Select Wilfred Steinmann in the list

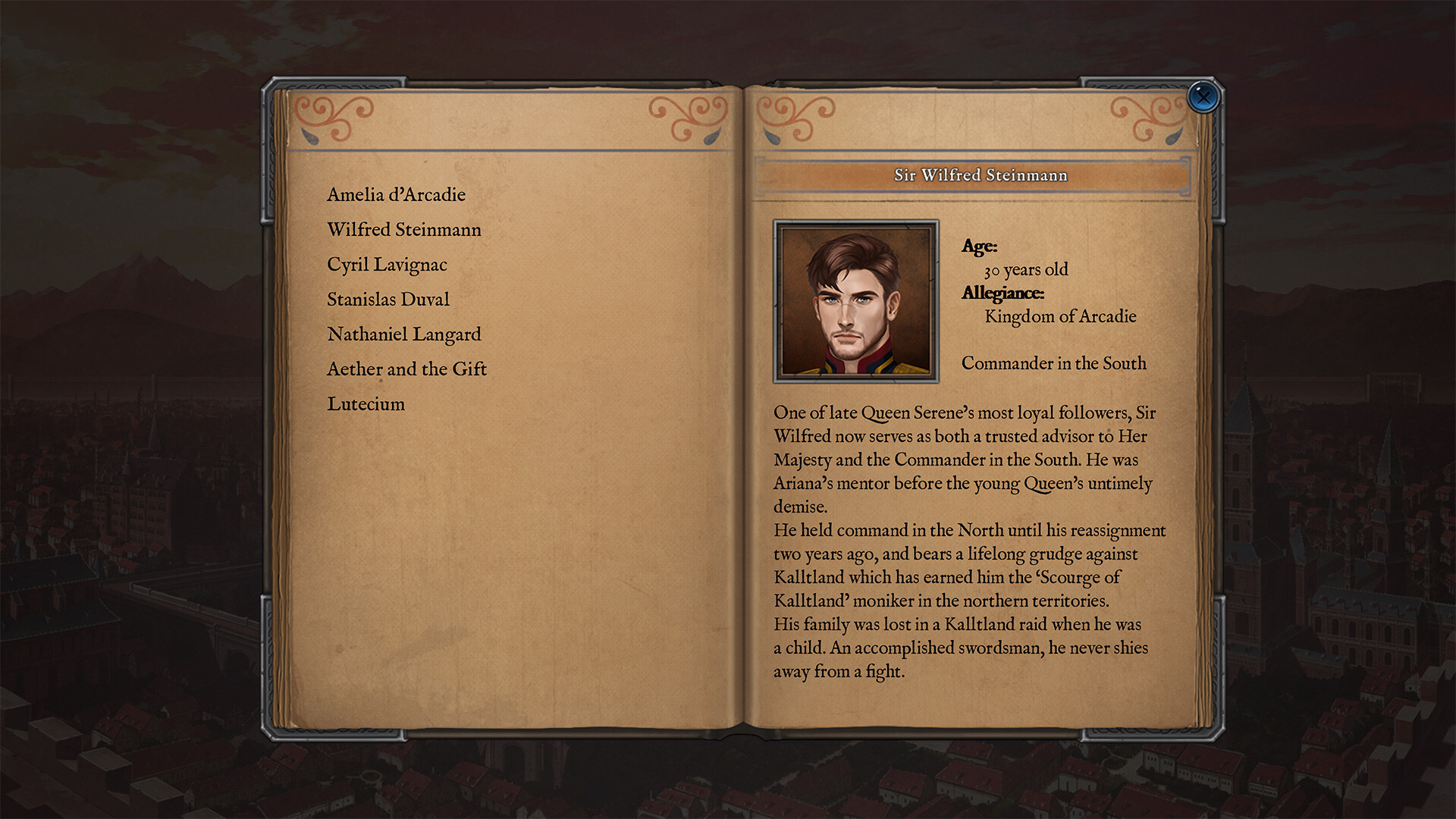(x=403, y=230)
